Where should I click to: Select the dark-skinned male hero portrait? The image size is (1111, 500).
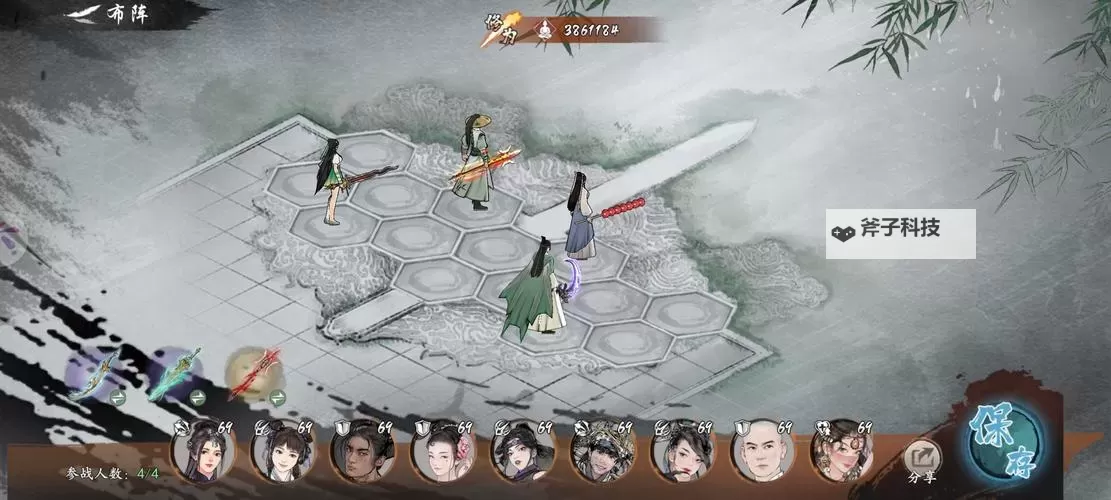362,453
